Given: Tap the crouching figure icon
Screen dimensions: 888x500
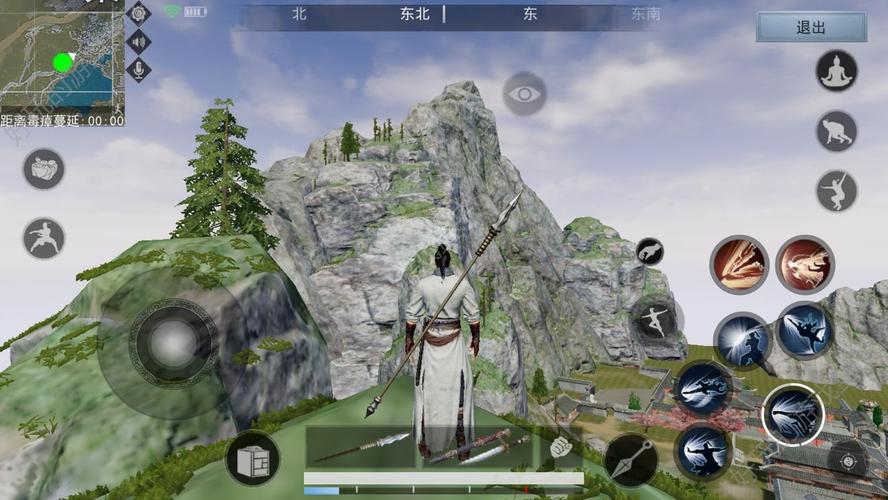Looking at the screenshot, I should 836,131.
